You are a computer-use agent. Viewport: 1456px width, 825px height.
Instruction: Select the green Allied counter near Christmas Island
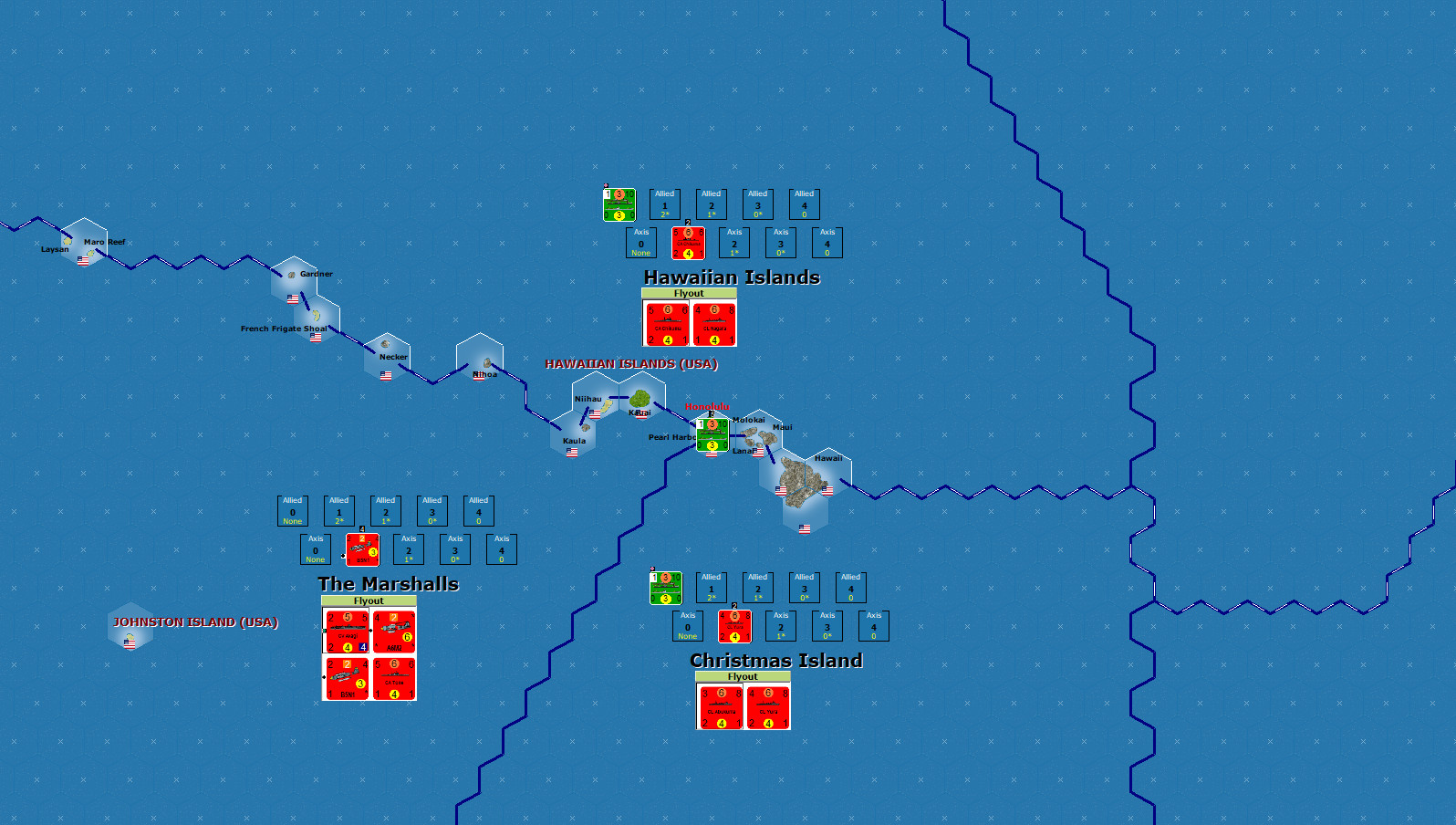[x=664, y=587]
